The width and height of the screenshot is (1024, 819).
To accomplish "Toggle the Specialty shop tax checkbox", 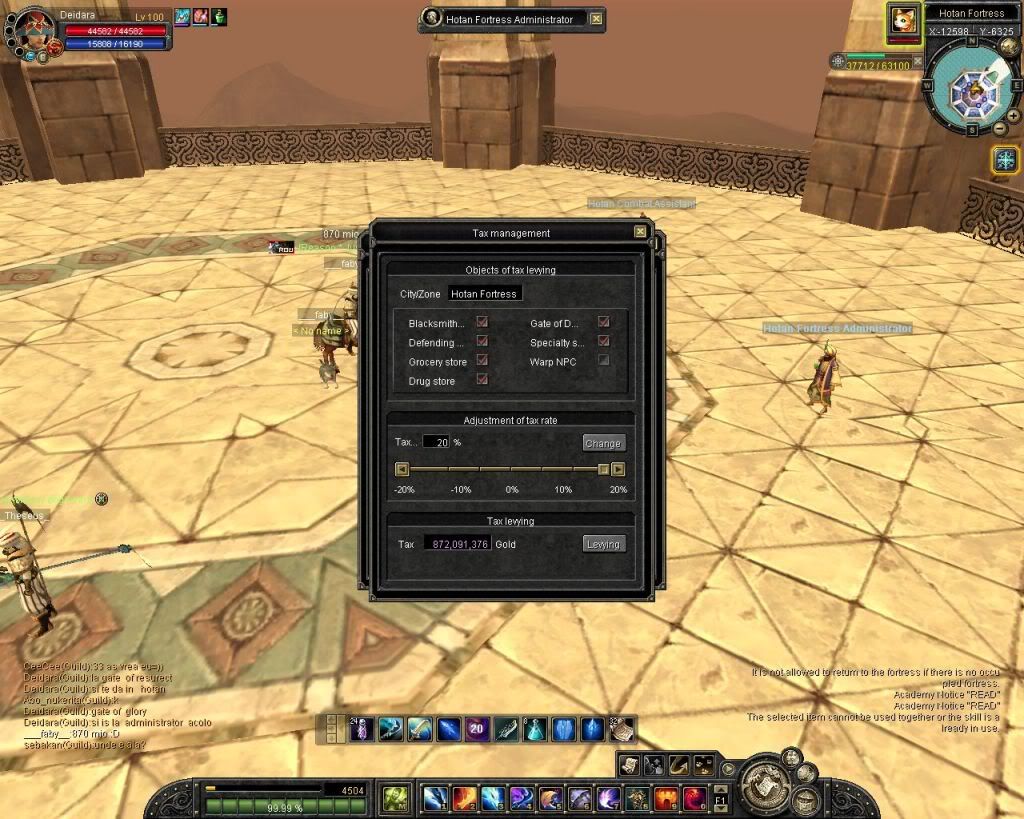I will [603, 342].
